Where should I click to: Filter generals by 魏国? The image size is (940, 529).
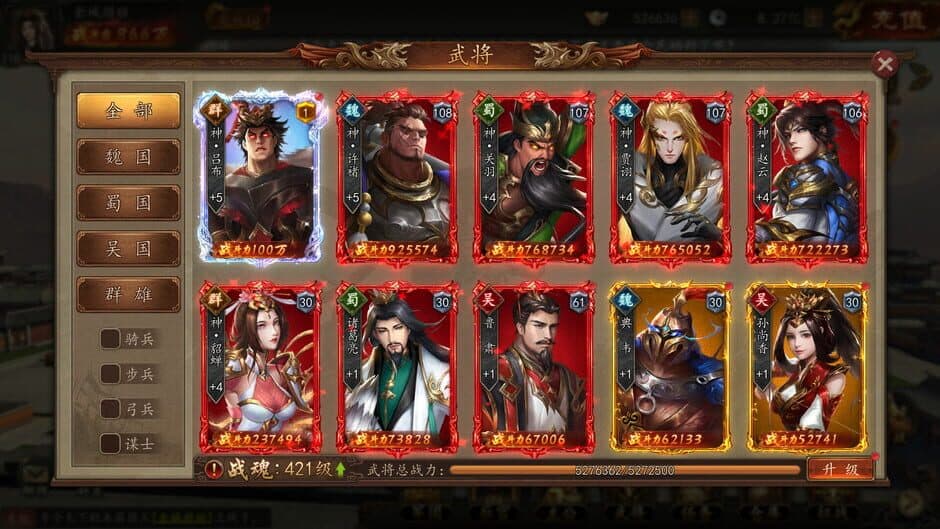coord(129,157)
